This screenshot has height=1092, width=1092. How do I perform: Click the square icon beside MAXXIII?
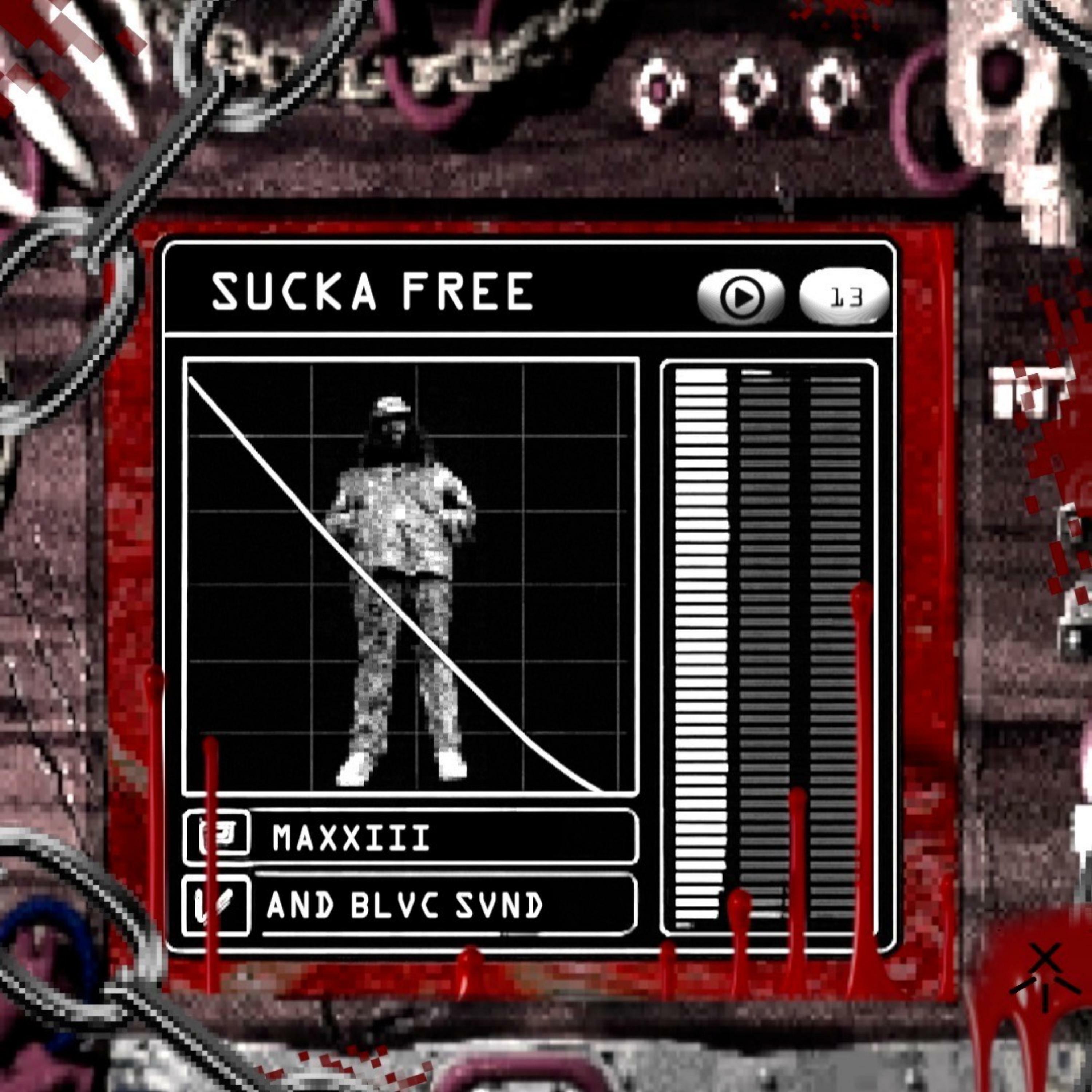(217, 837)
